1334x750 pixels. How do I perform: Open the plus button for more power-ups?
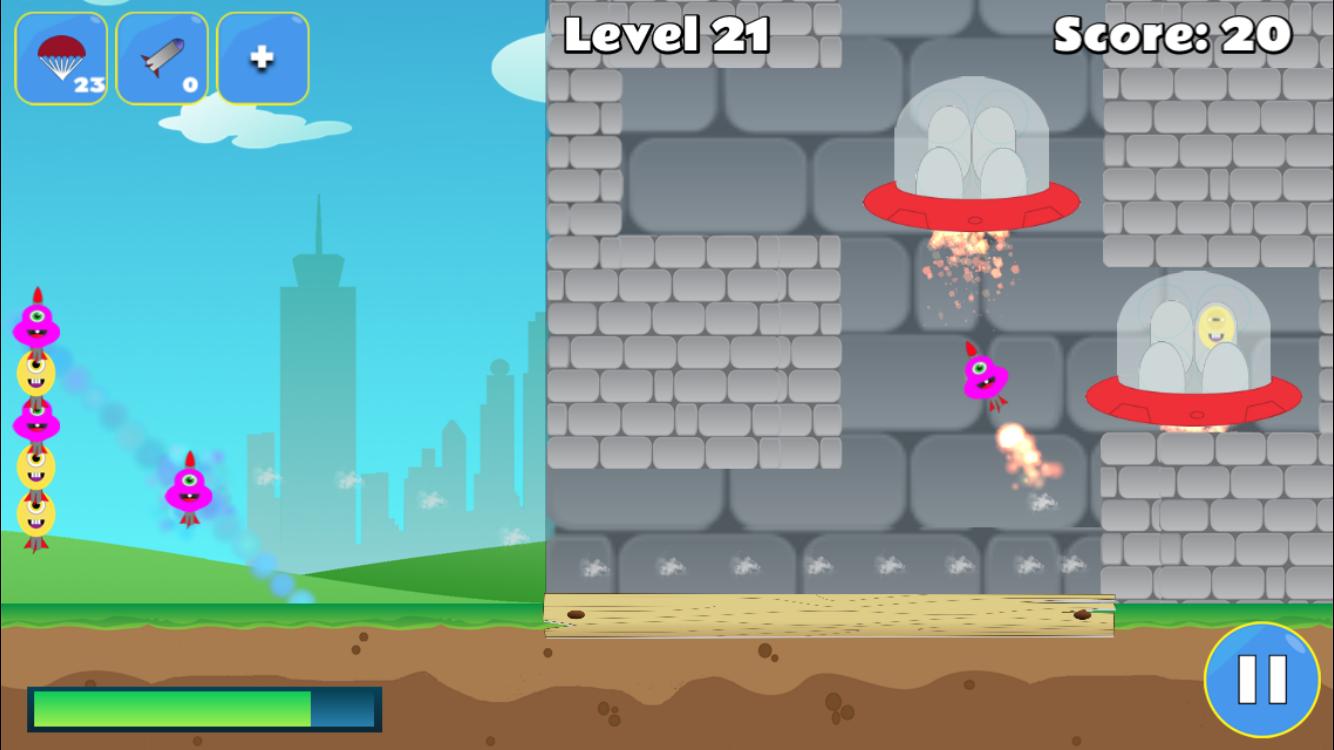[x=263, y=58]
